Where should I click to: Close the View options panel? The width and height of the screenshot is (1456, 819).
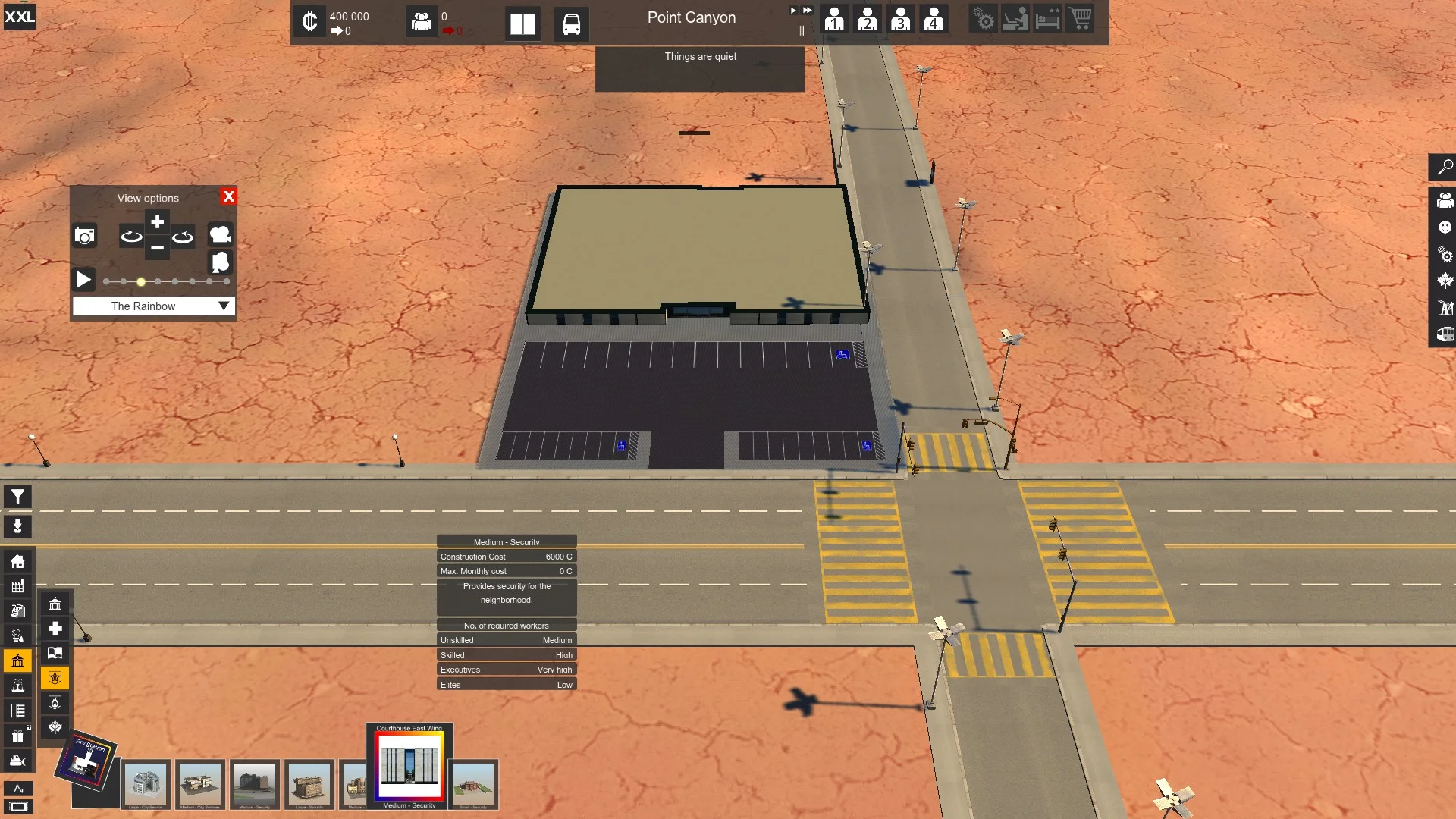point(228,196)
